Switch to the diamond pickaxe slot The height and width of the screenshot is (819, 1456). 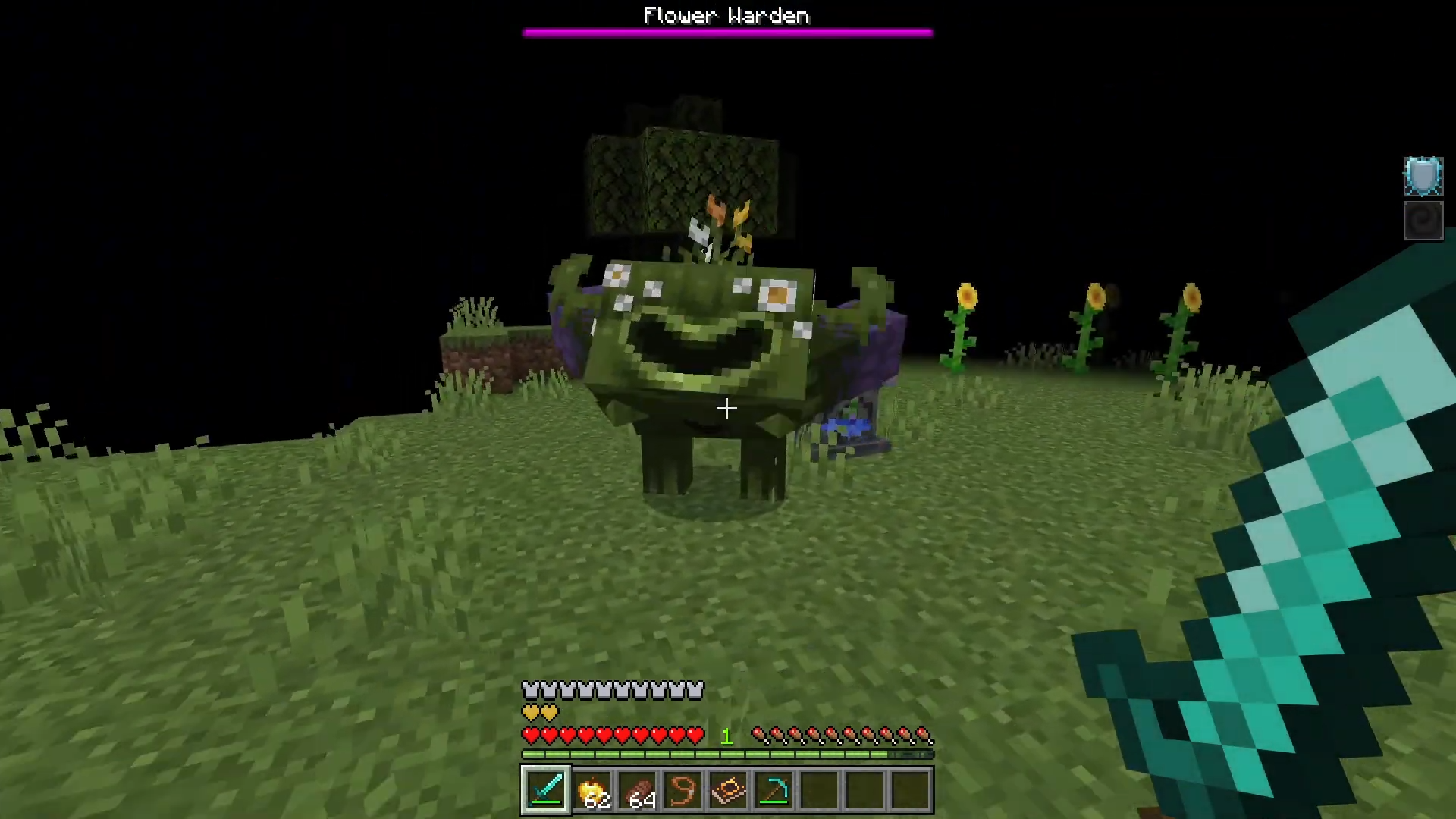(x=773, y=790)
